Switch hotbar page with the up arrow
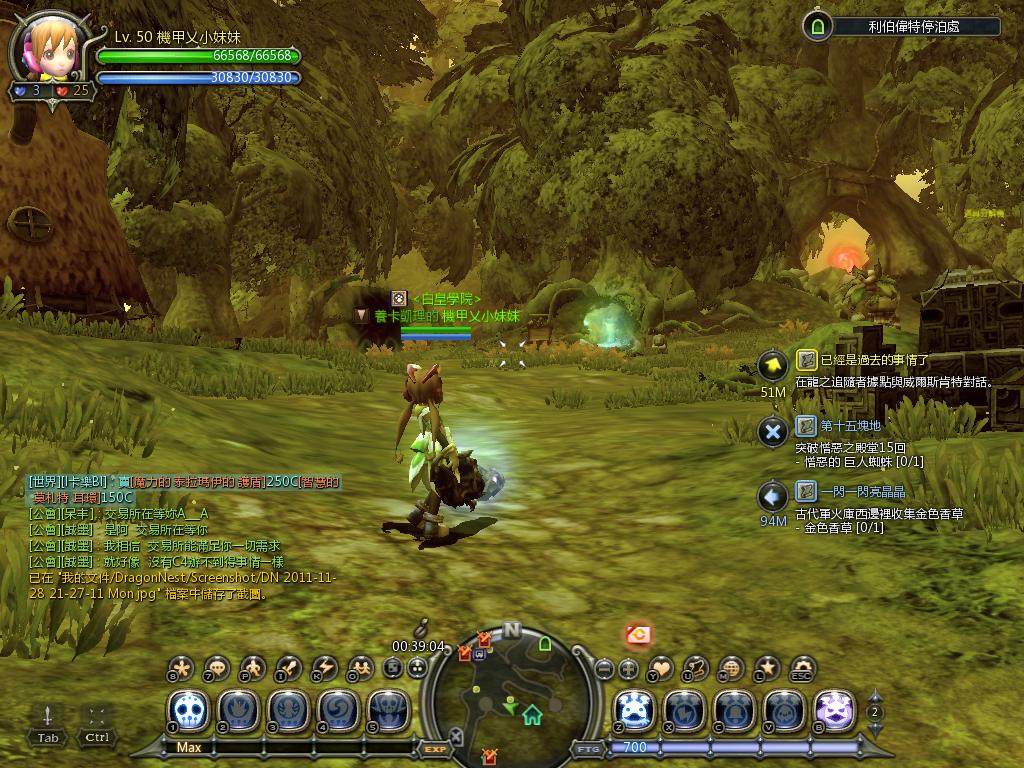 click(x=875, y=695)
